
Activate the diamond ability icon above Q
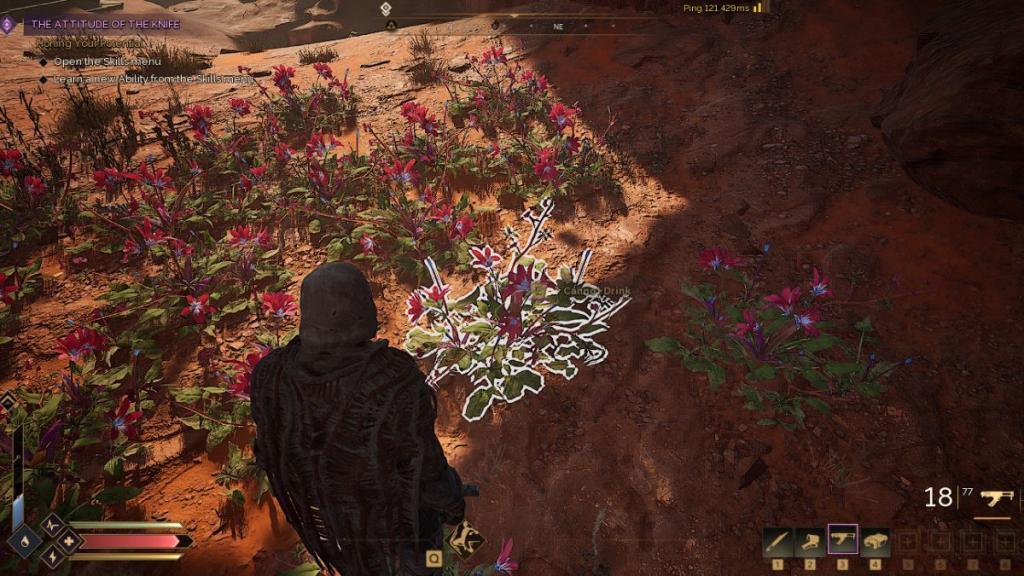point(463,540)
